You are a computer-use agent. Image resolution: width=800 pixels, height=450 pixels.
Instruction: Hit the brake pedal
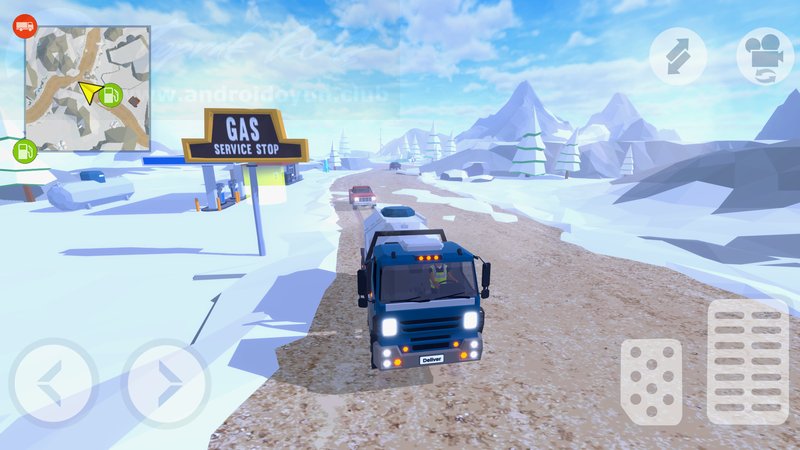651,381
